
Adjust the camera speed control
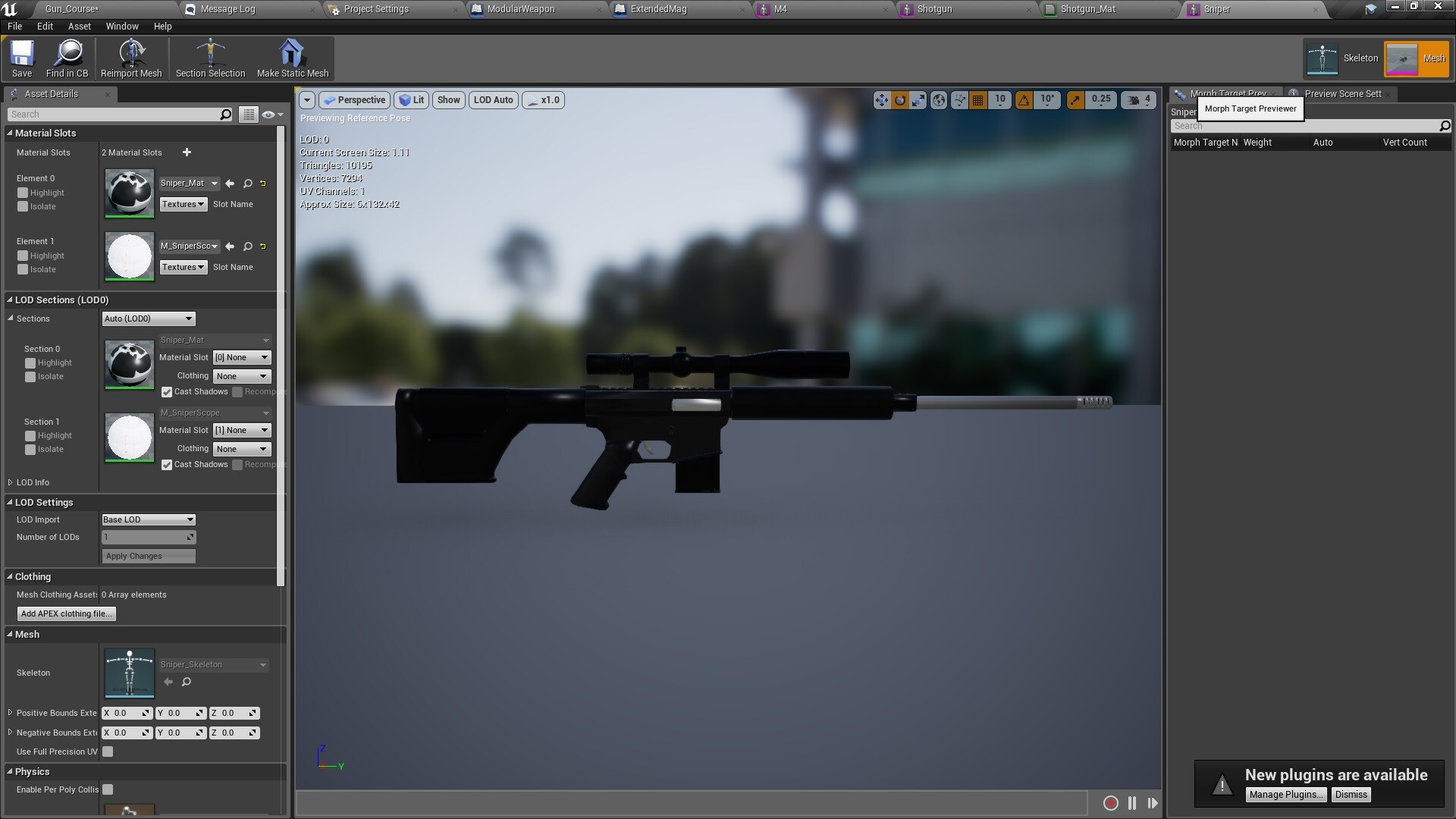(1137, 99)
